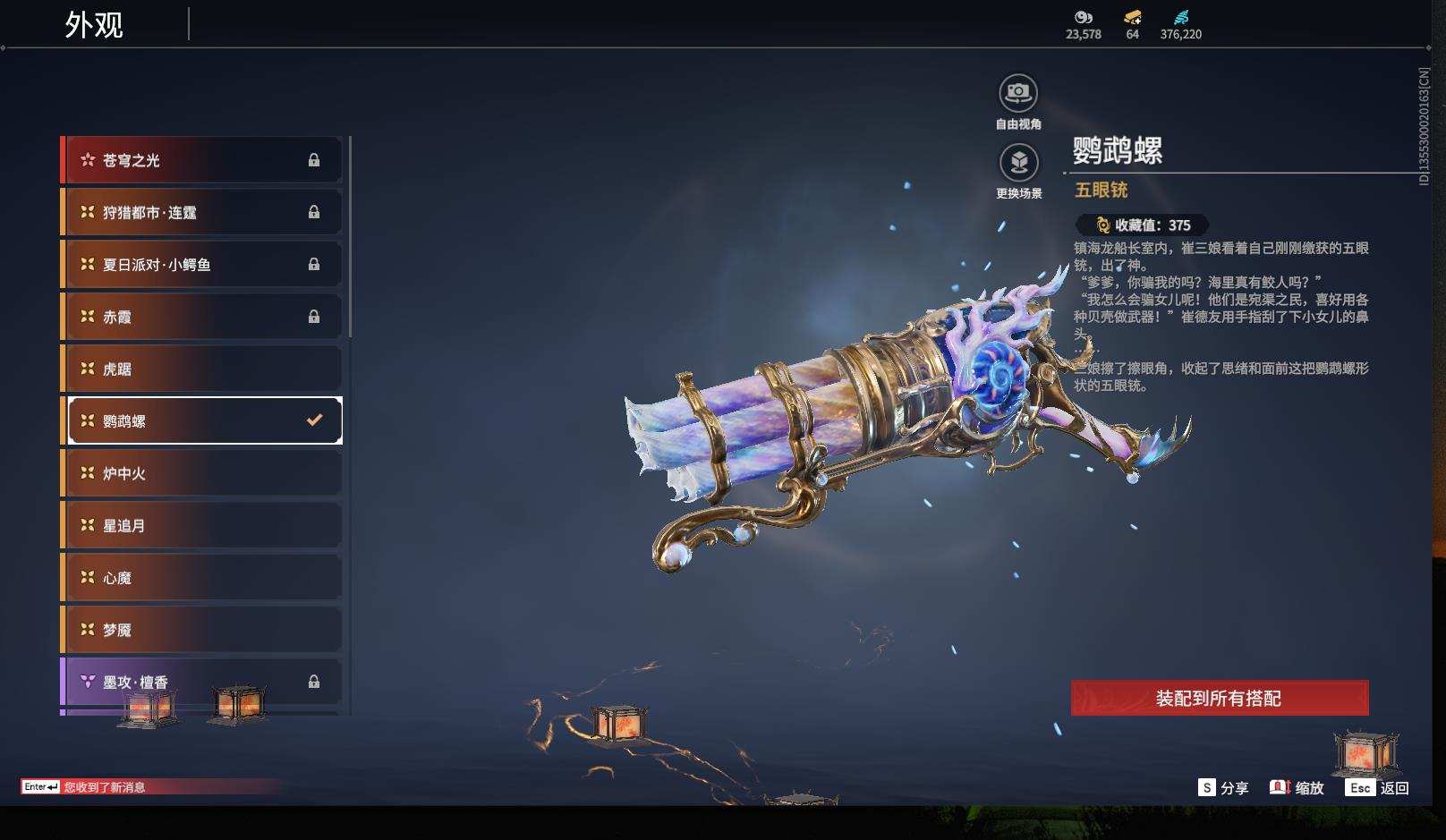Select the 虎踞 skin entry
The image size is (1446, 840).
[x=201, y=369]
